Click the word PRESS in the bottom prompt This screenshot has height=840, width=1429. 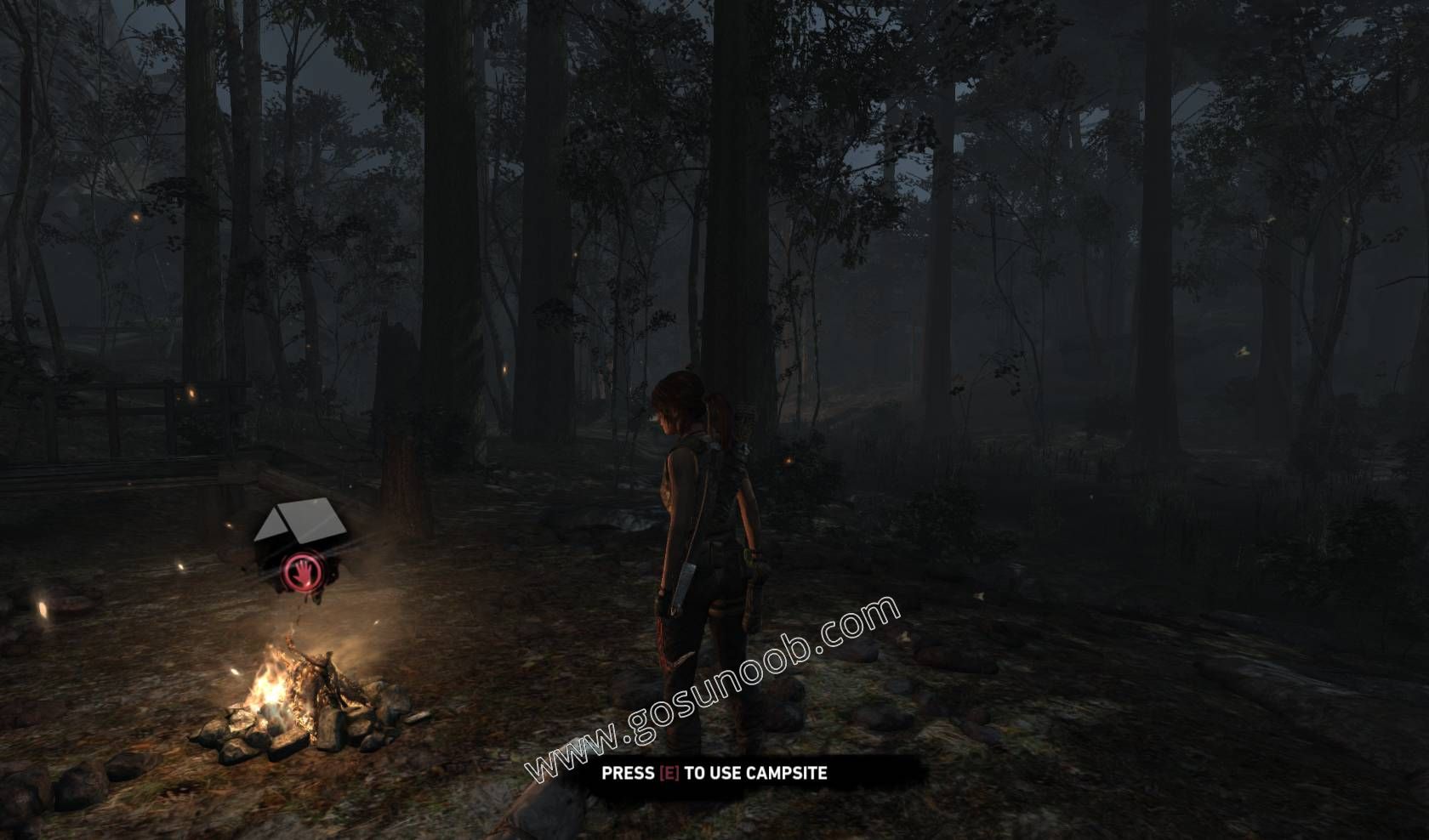point(628,773)
